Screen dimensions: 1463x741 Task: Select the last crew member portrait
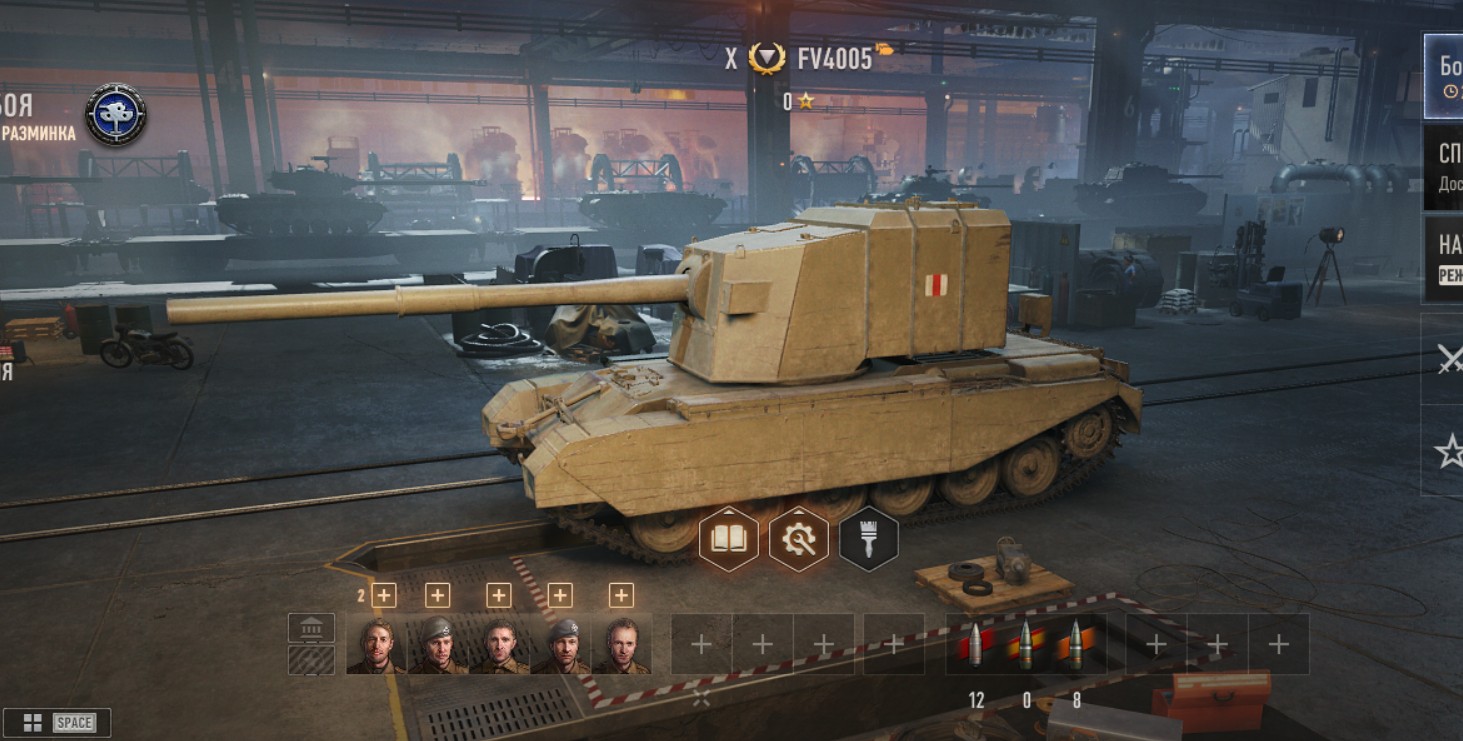point(621,644)
